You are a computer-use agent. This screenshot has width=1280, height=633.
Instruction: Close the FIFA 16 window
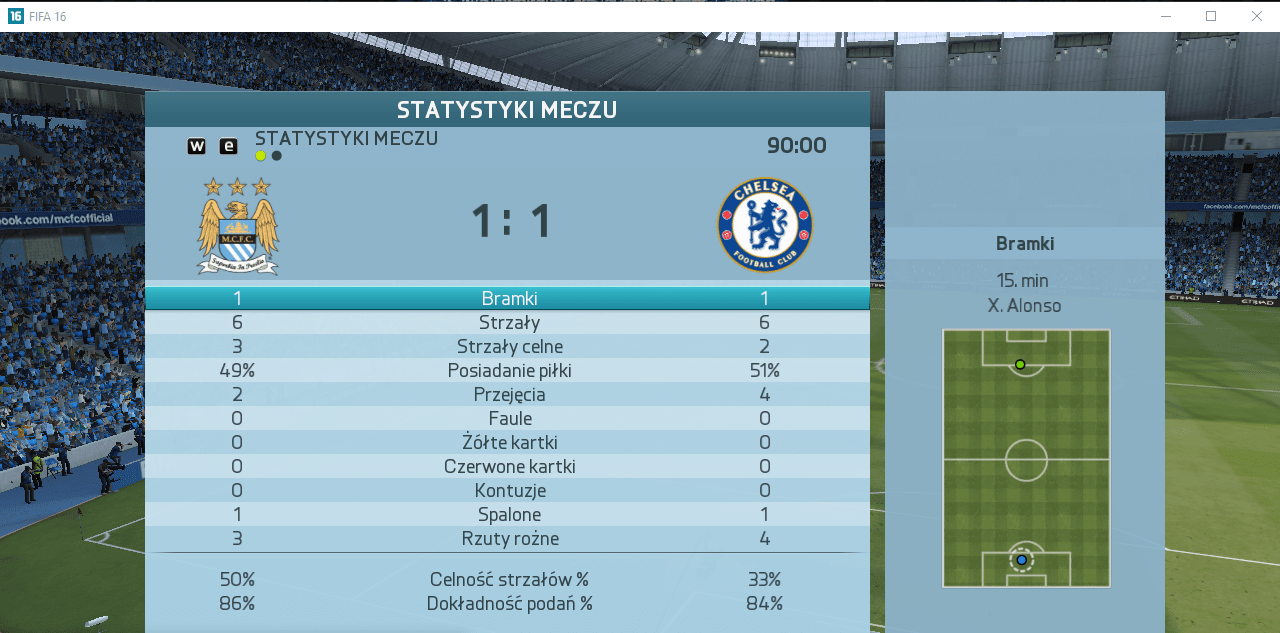click(x=1256, y=16)
